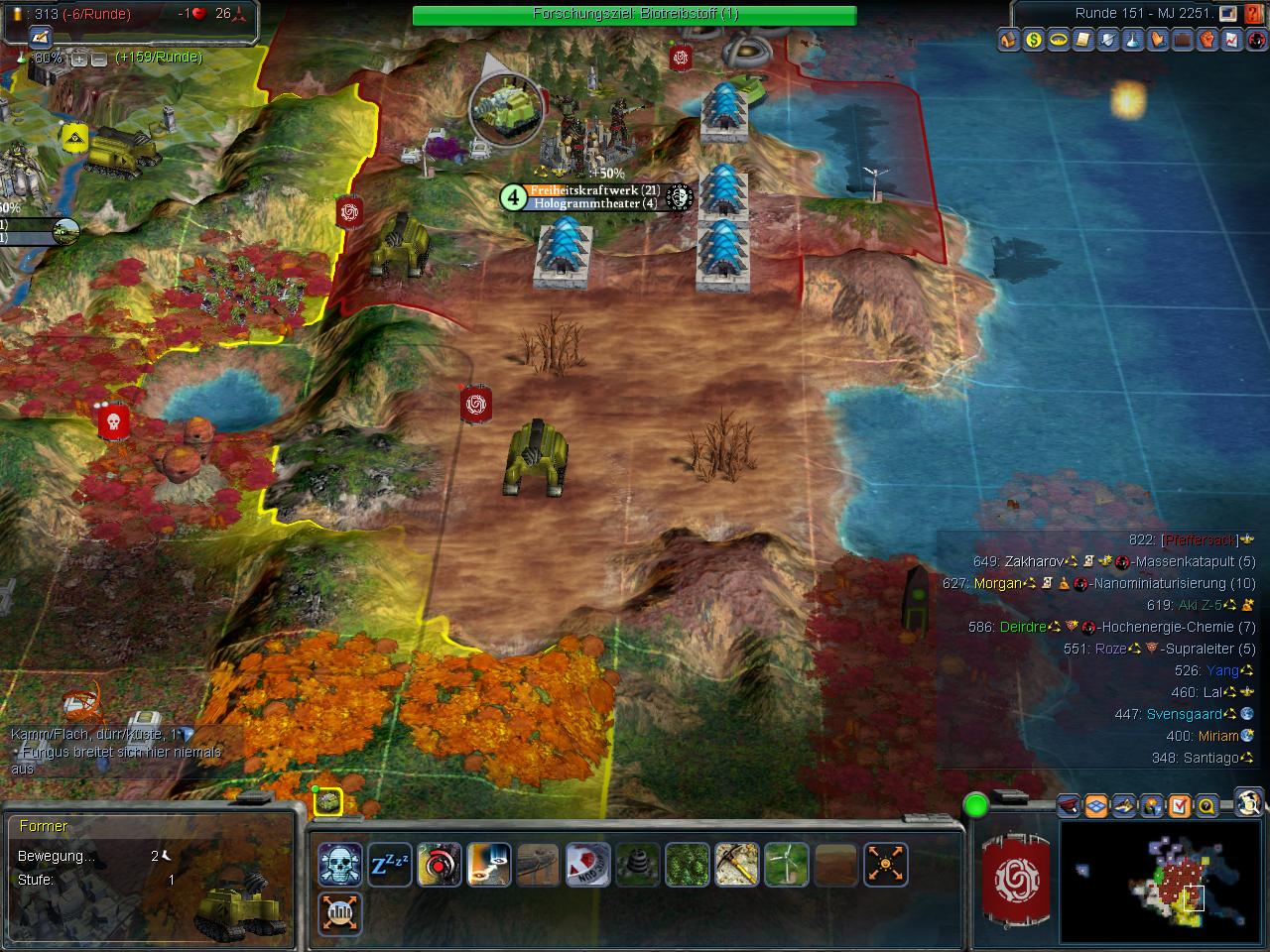Open the Biotreibstoff research goal bar
Viewport: 1270px width, 952px height.
tap(634, 14)
